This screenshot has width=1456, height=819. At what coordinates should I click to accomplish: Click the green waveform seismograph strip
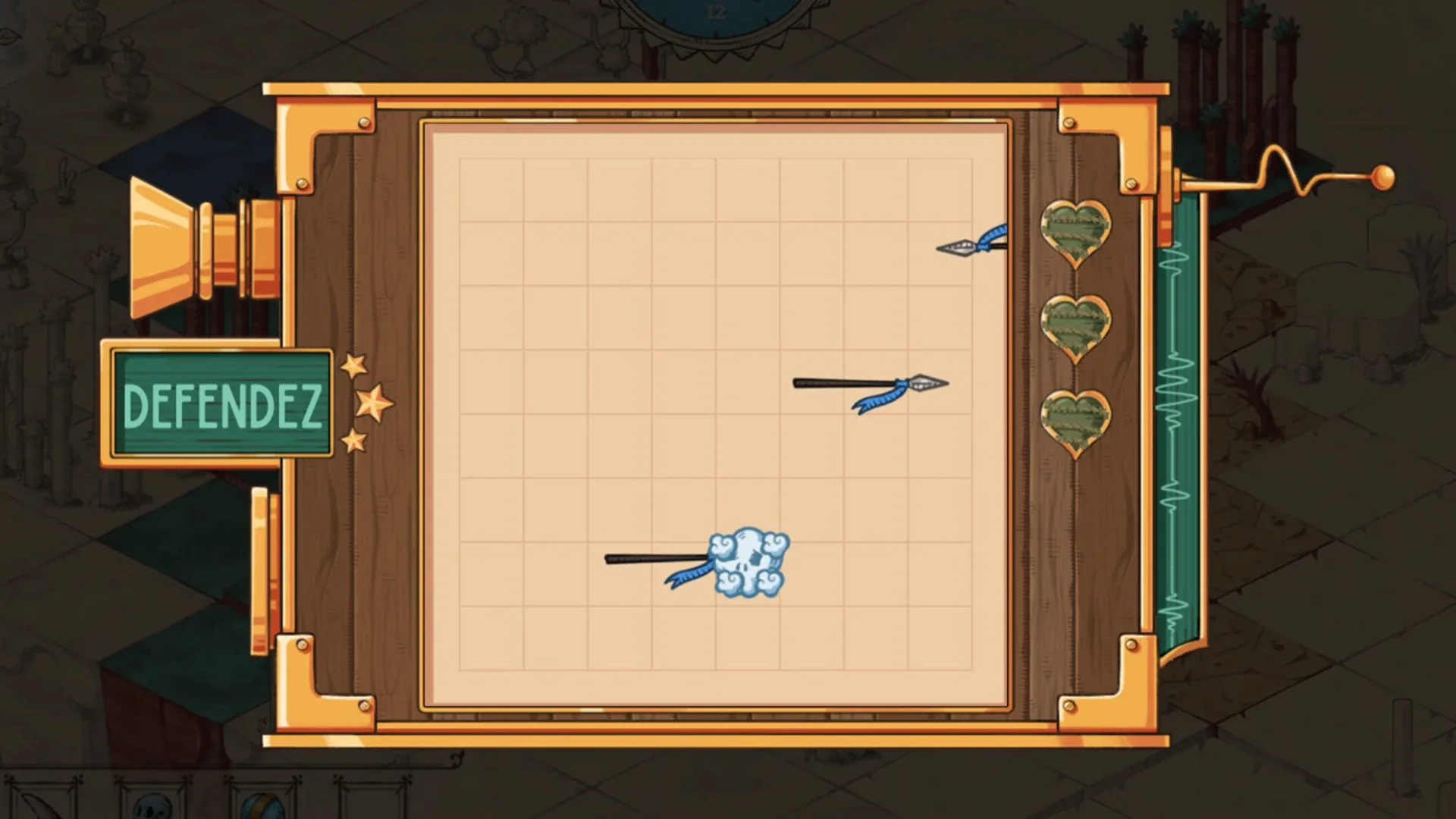(x=1179, y=432)
